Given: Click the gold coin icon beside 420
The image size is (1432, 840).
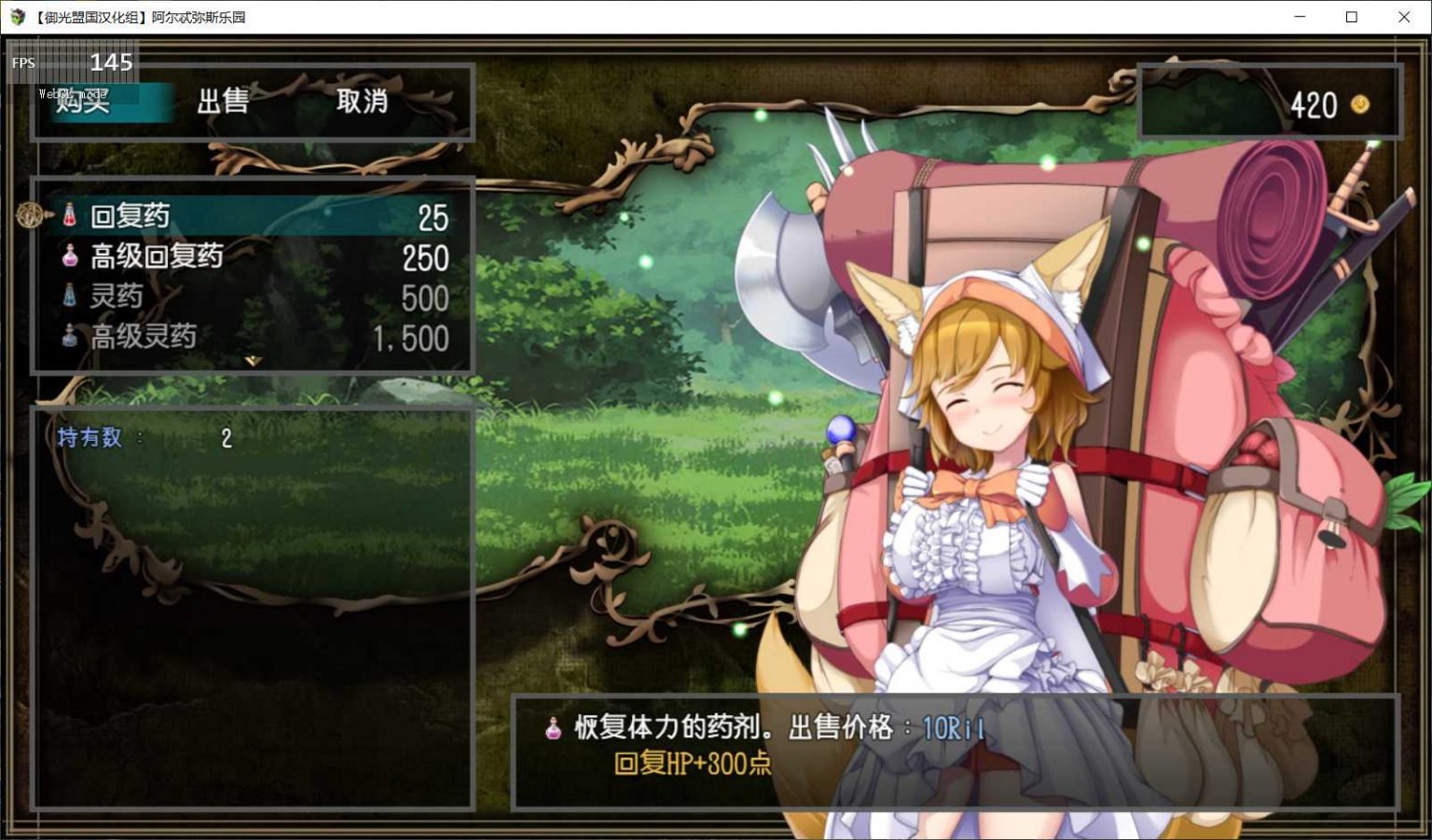Looking at the screenshot, I should click(1360, 106).
